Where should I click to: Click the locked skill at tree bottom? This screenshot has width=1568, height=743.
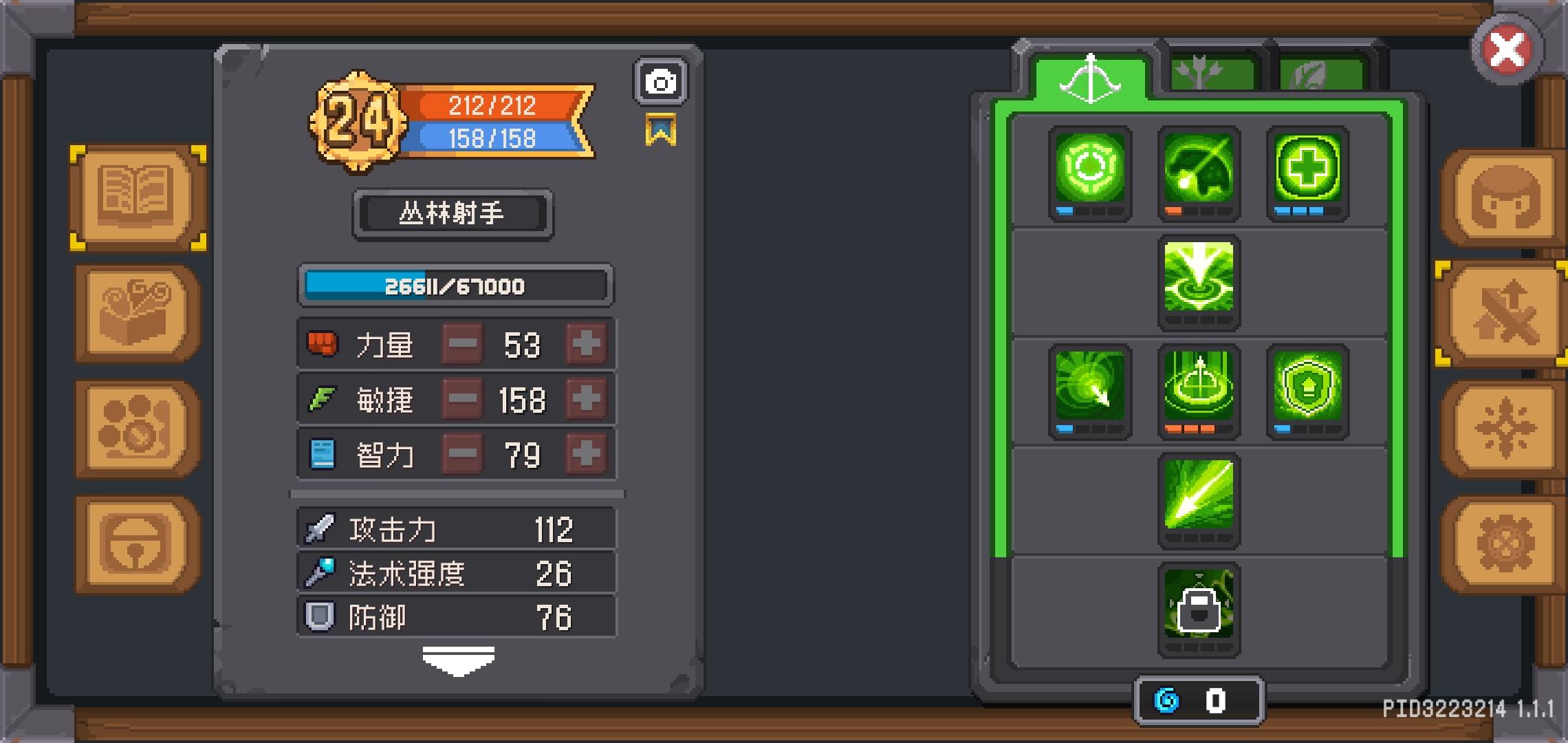point(1198,607)
